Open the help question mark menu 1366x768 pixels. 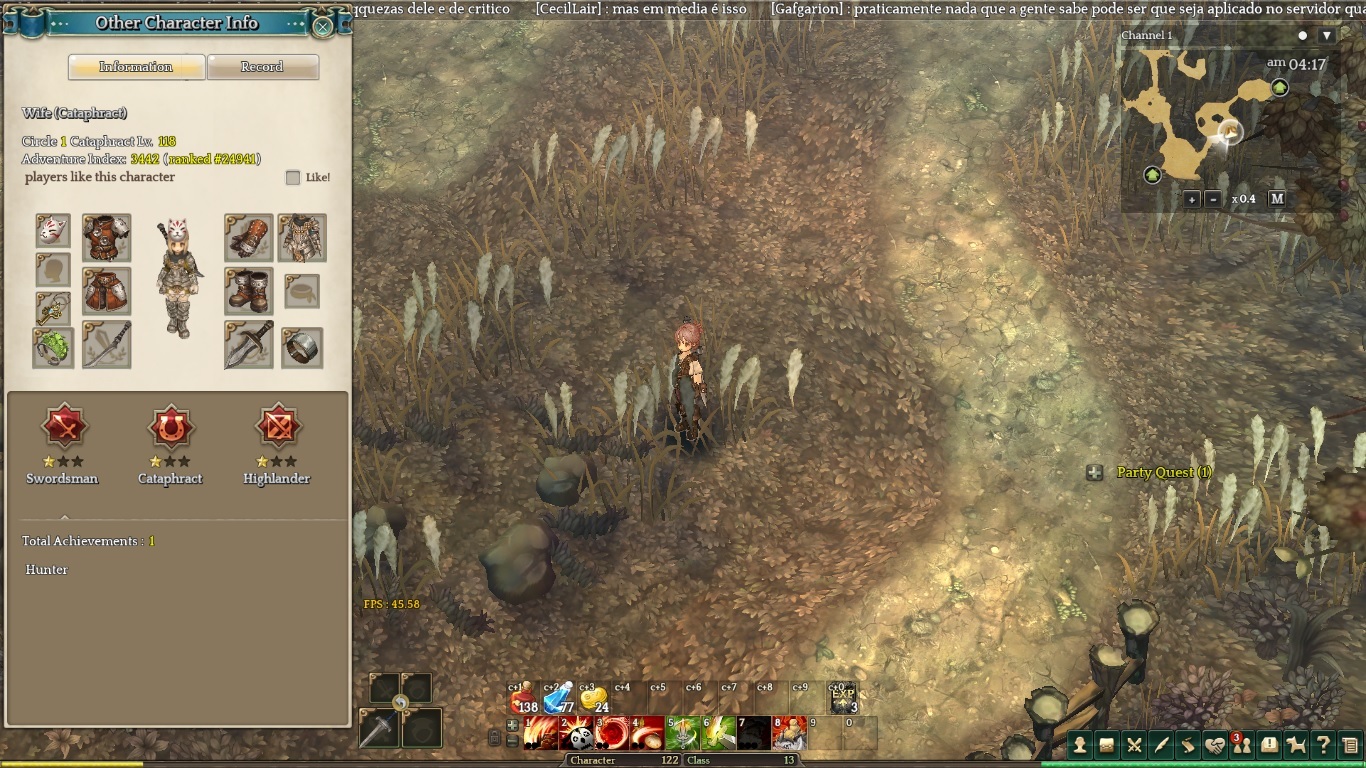click(1323, 745)
